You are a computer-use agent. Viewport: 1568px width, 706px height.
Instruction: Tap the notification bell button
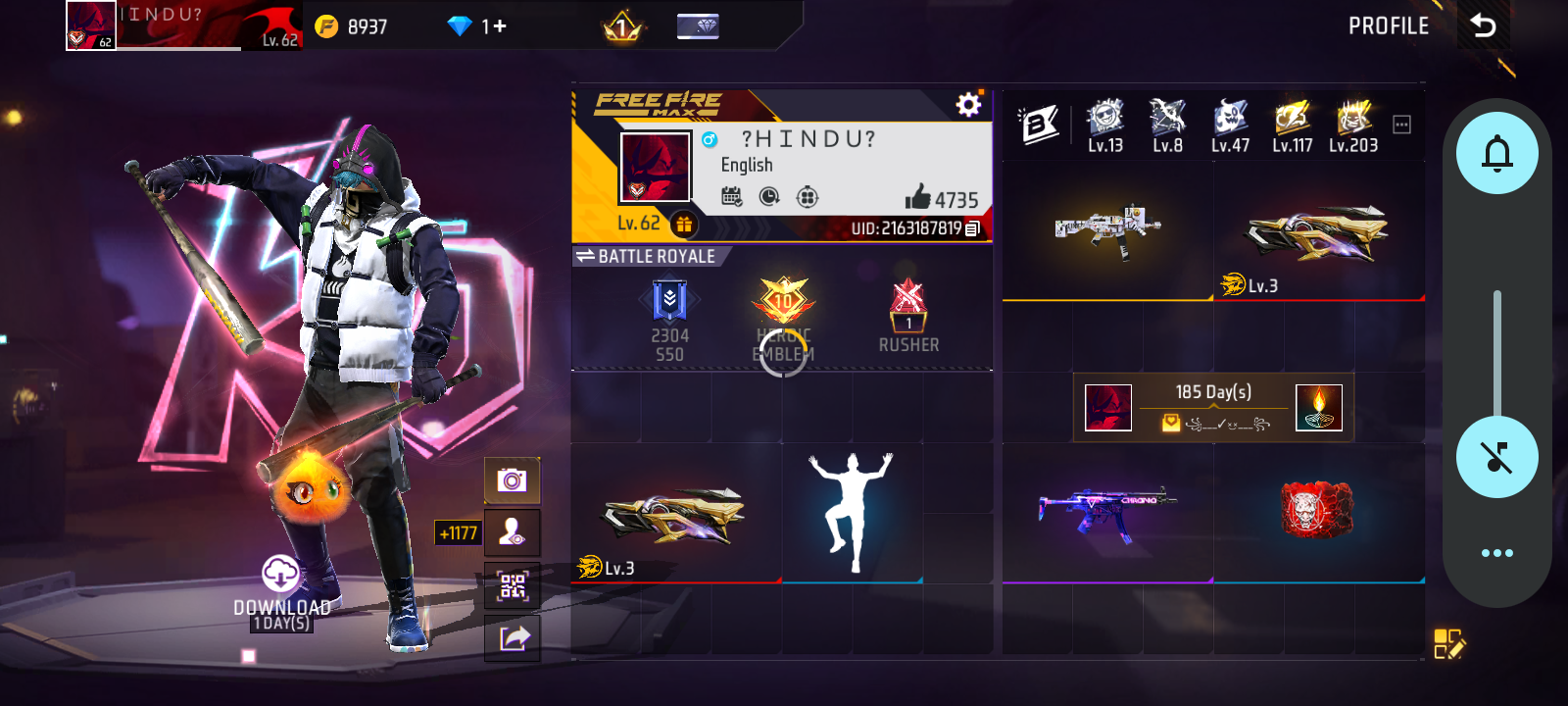1496,153
